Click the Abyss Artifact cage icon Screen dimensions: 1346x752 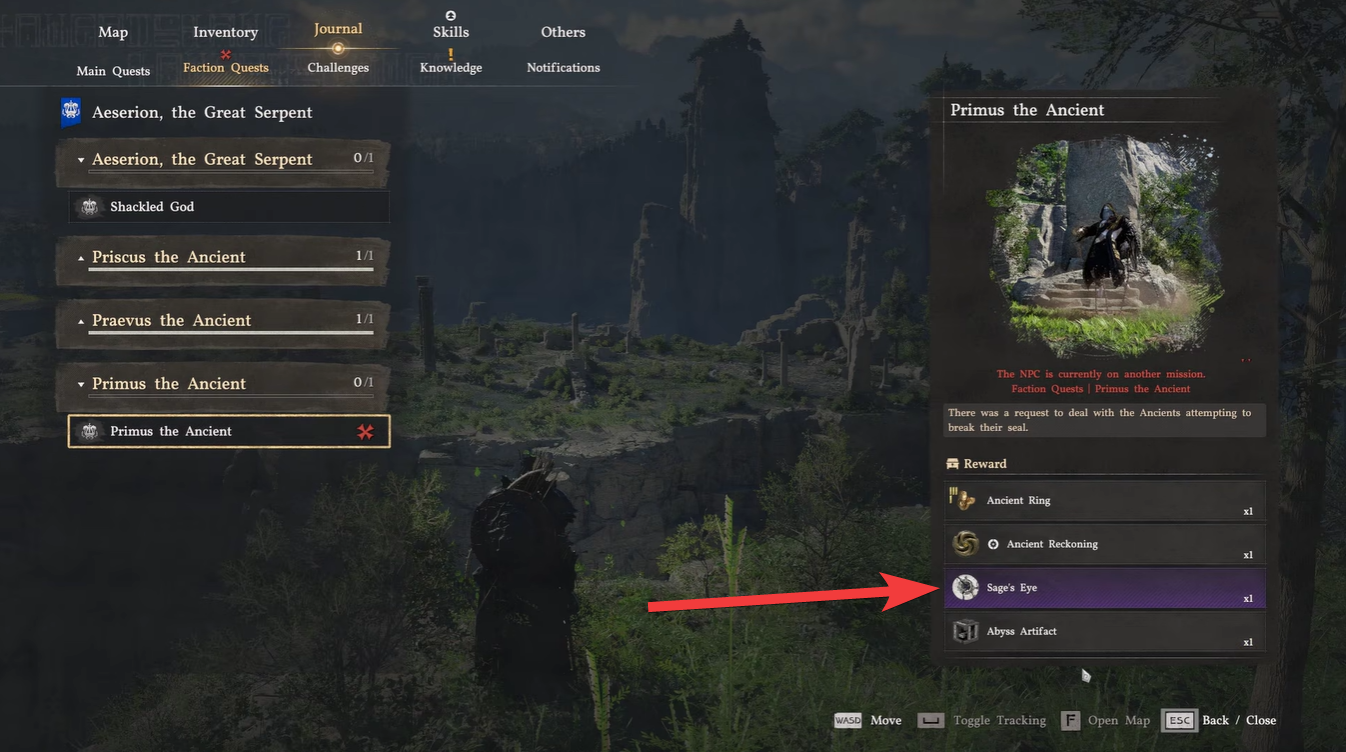tap(964, 631)
